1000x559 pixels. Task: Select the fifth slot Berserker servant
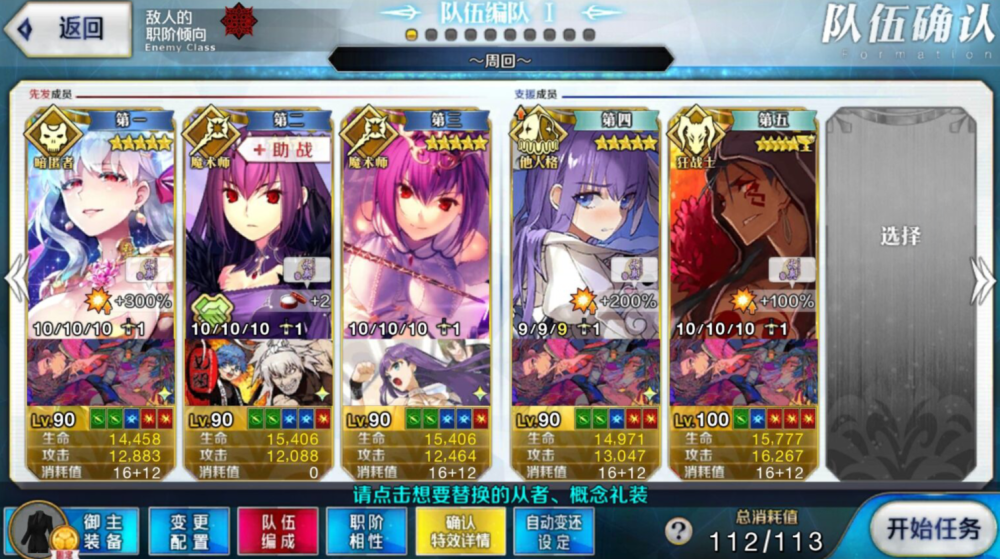[x=744, y=230]
